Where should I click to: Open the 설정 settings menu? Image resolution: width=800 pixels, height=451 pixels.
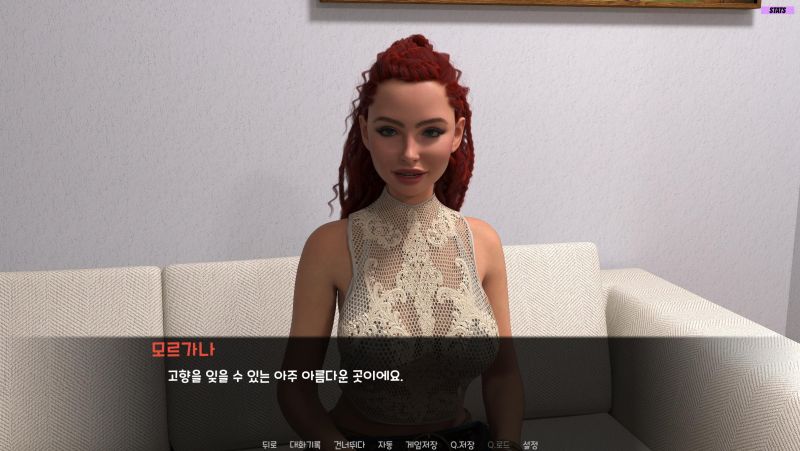(531, 444)
